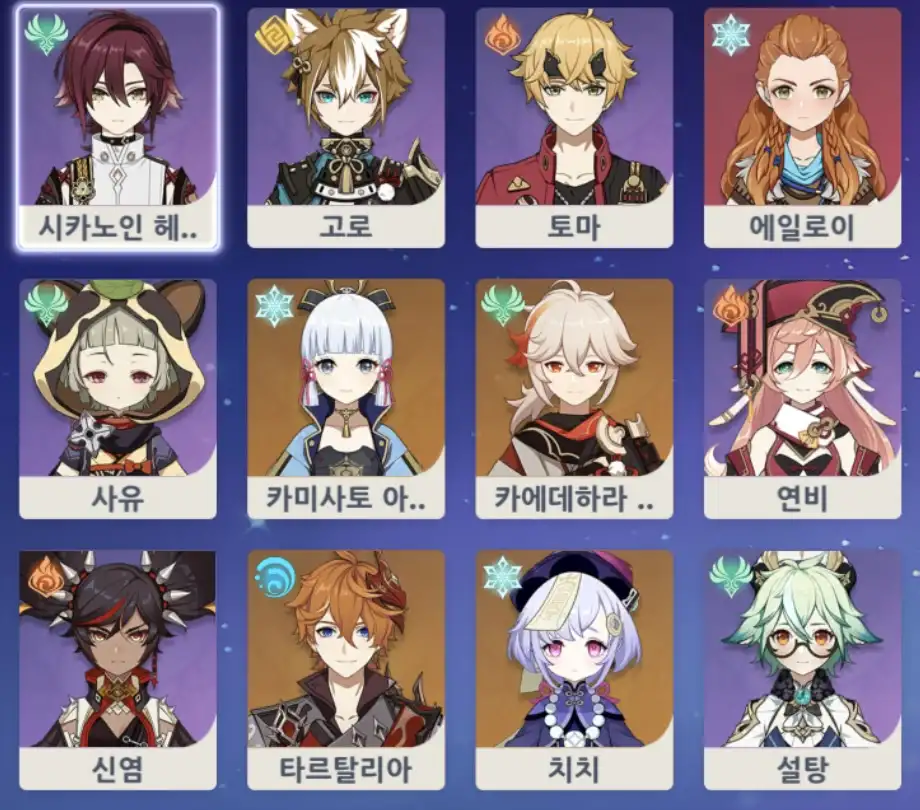Select the 시카노인 헤이조 character card
The width and height of the screenshot is (920, 810).
(x=118, y=128)
